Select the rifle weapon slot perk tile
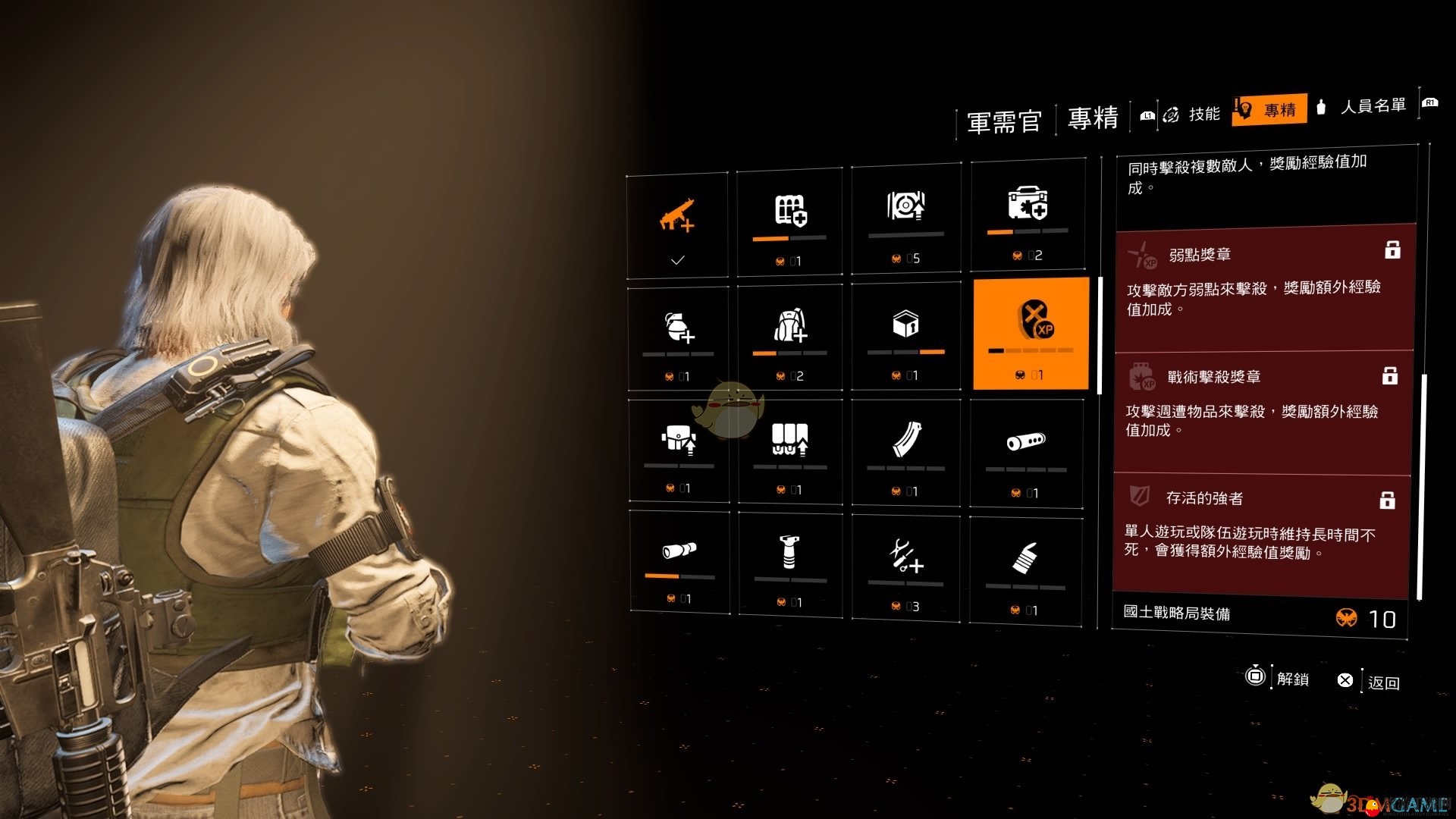The height and width of the screenshot is (819, 1456). click(x=677, y=225)
